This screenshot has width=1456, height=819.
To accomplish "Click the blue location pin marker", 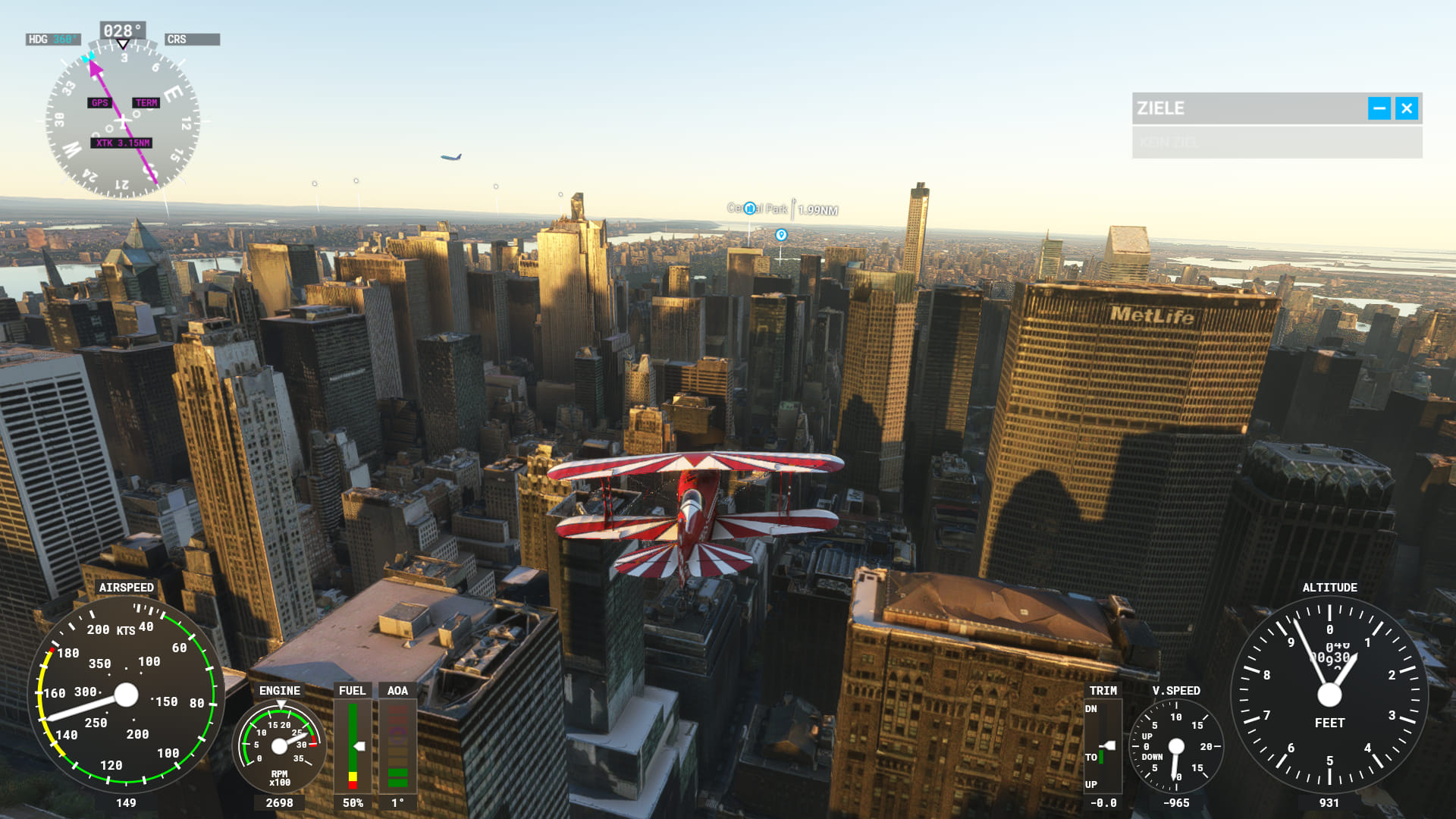I will click(781, 235).
